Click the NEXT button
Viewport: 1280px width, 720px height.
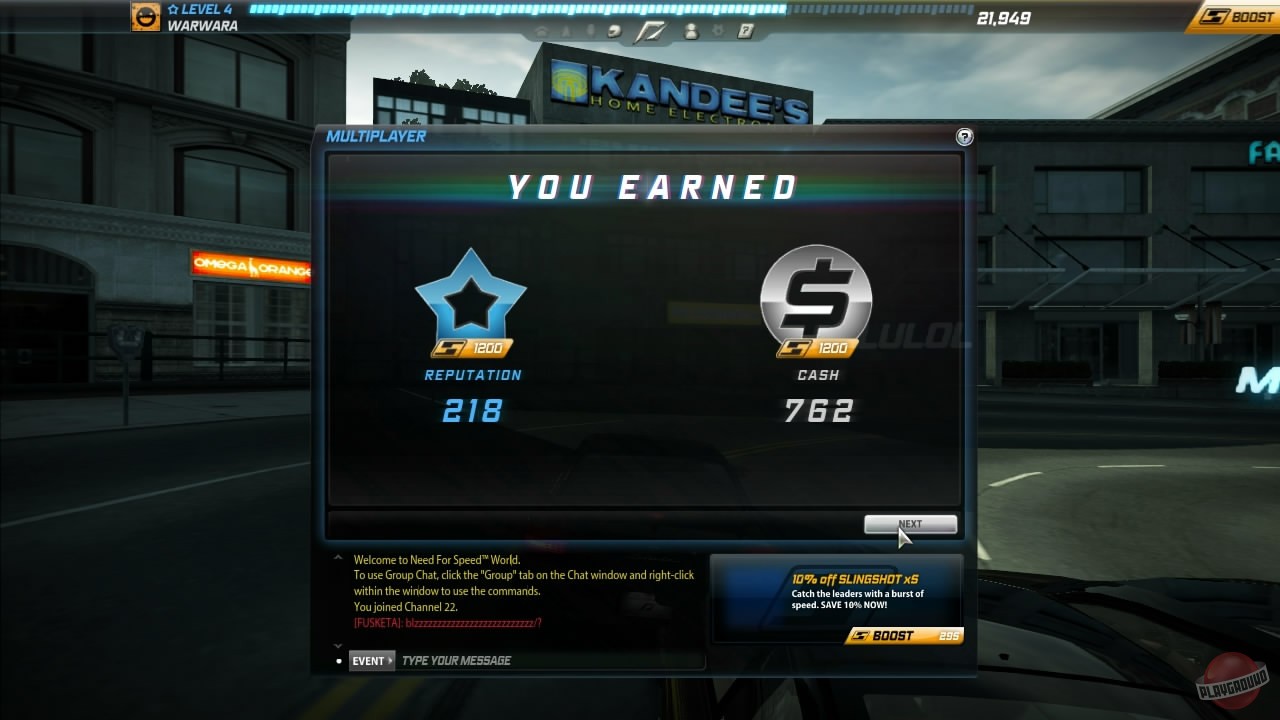[909, 524]
